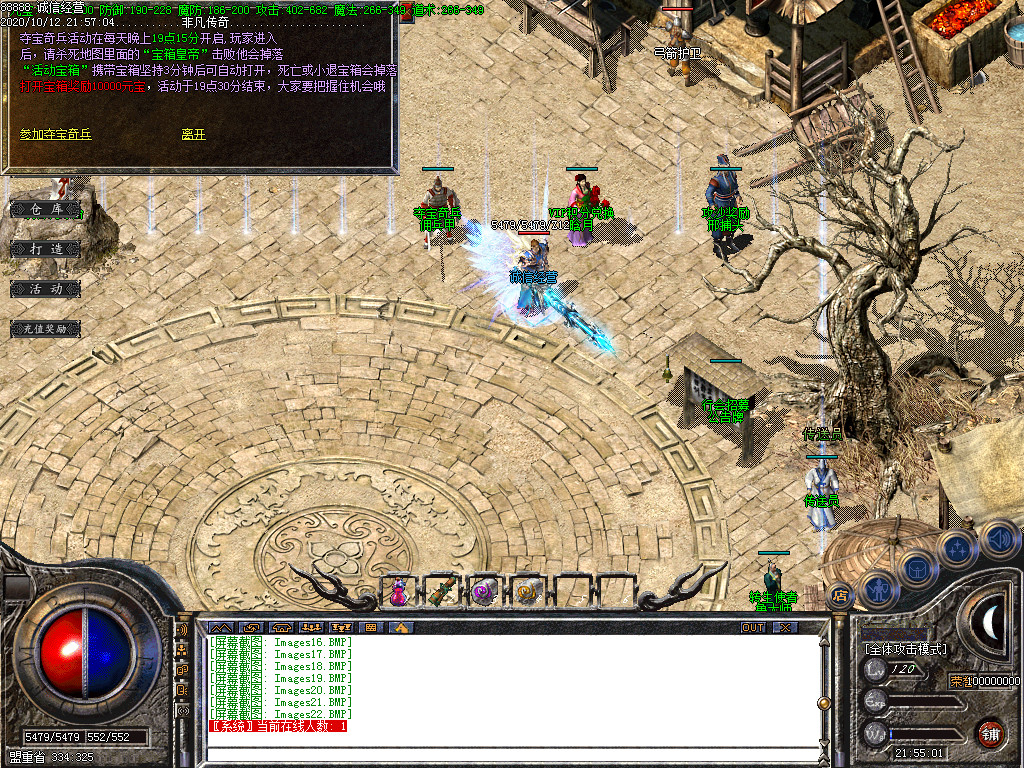Open the bag round button
The width and height of the screenshot is (1024, 768).
point(917,569)
